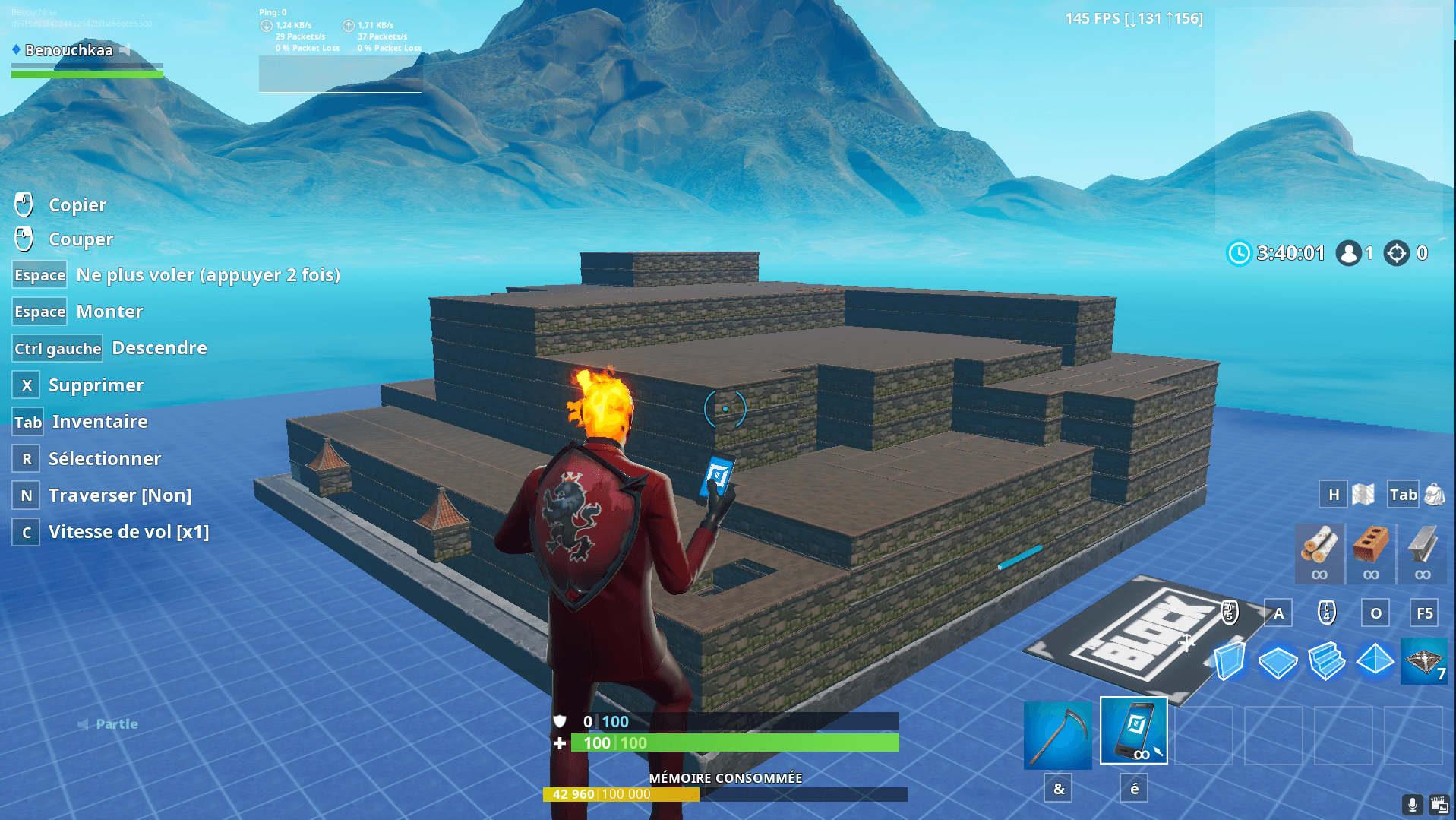Select the floor build piece icon
The height and width of the screenshot is (820, 1456).
(x=1278, y=661)
